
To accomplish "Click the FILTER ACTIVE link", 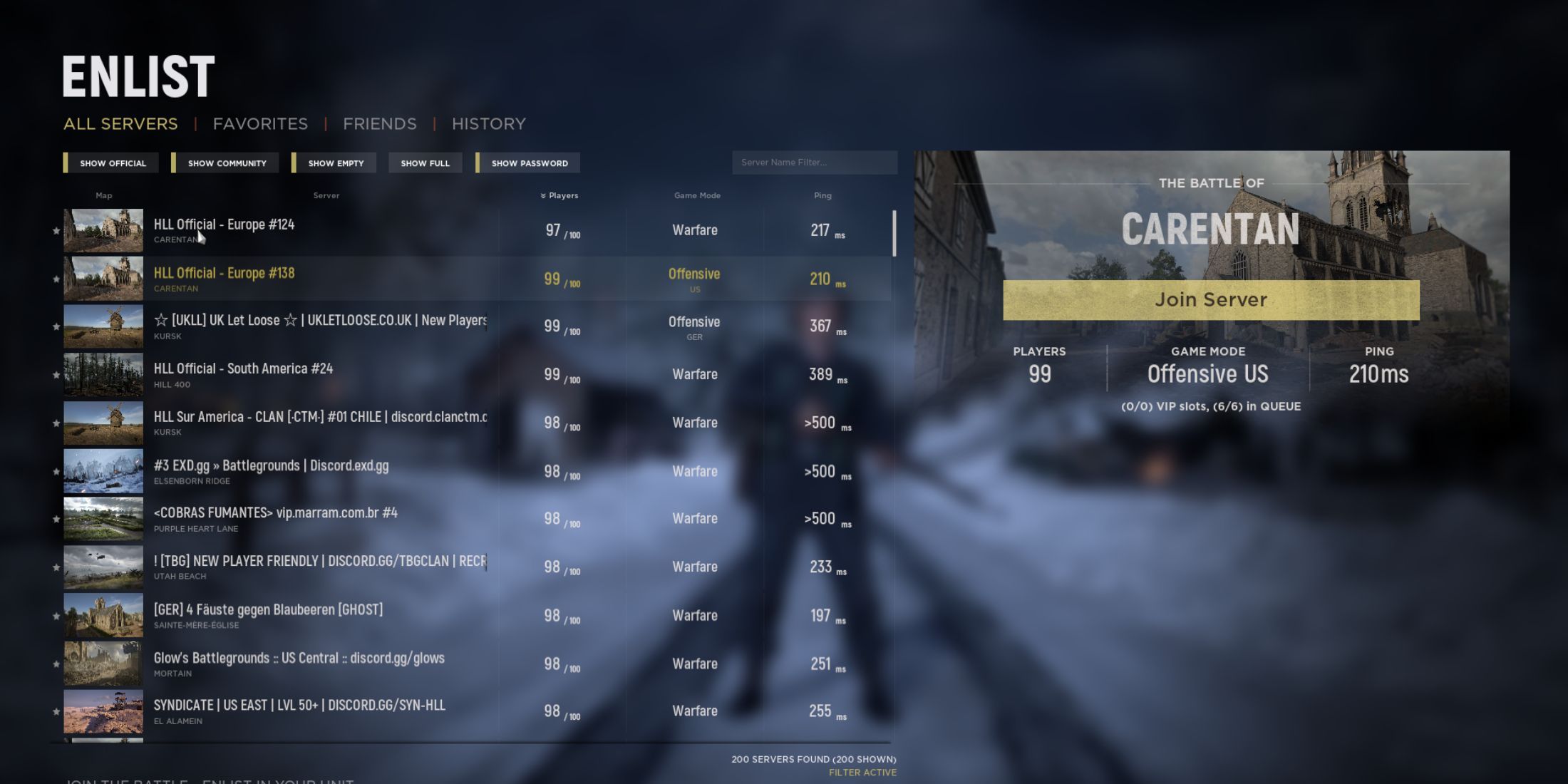I will [862, 772].
